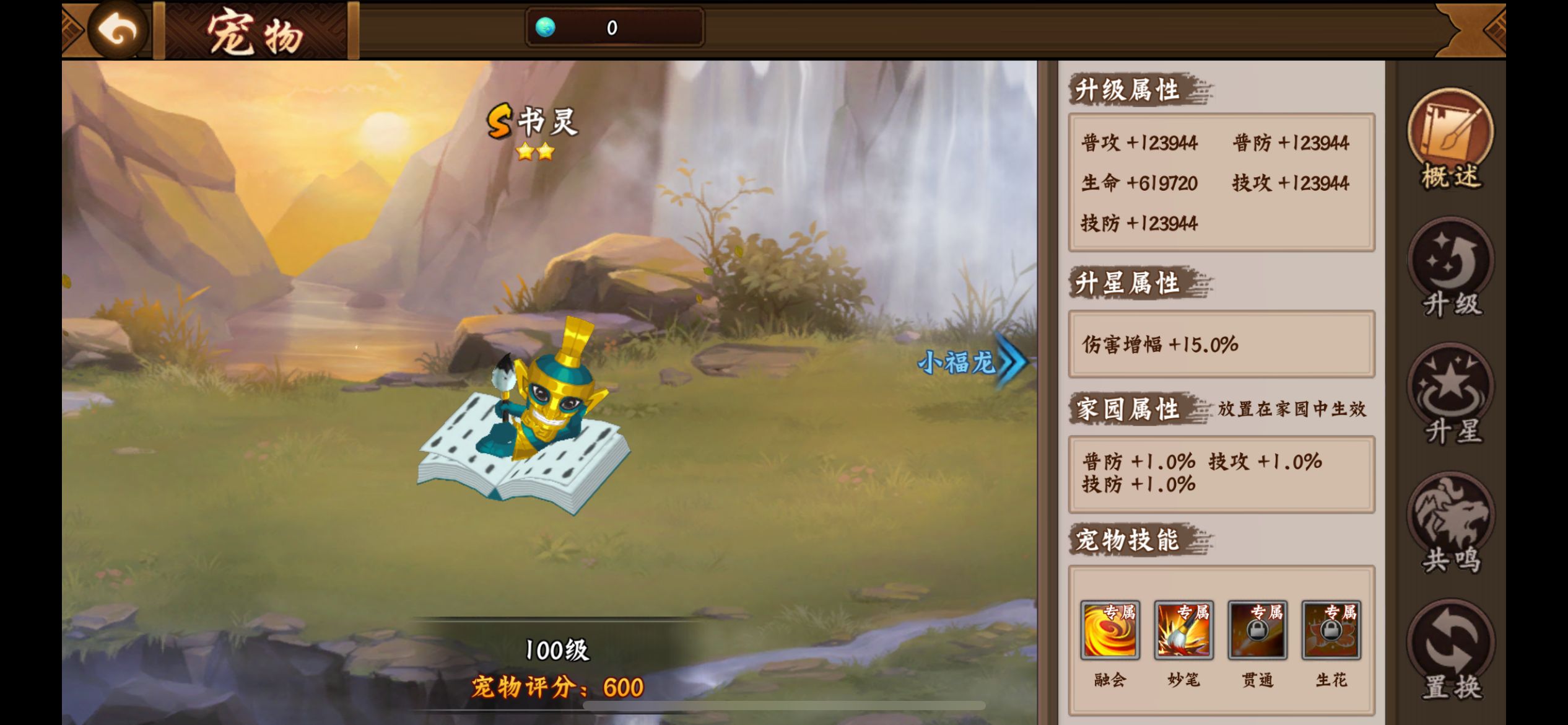Image resolution: width=1568 pixels, height=725 pixels.
Task: Select the 融会 pet skill icon
Action: [1110, 632]
